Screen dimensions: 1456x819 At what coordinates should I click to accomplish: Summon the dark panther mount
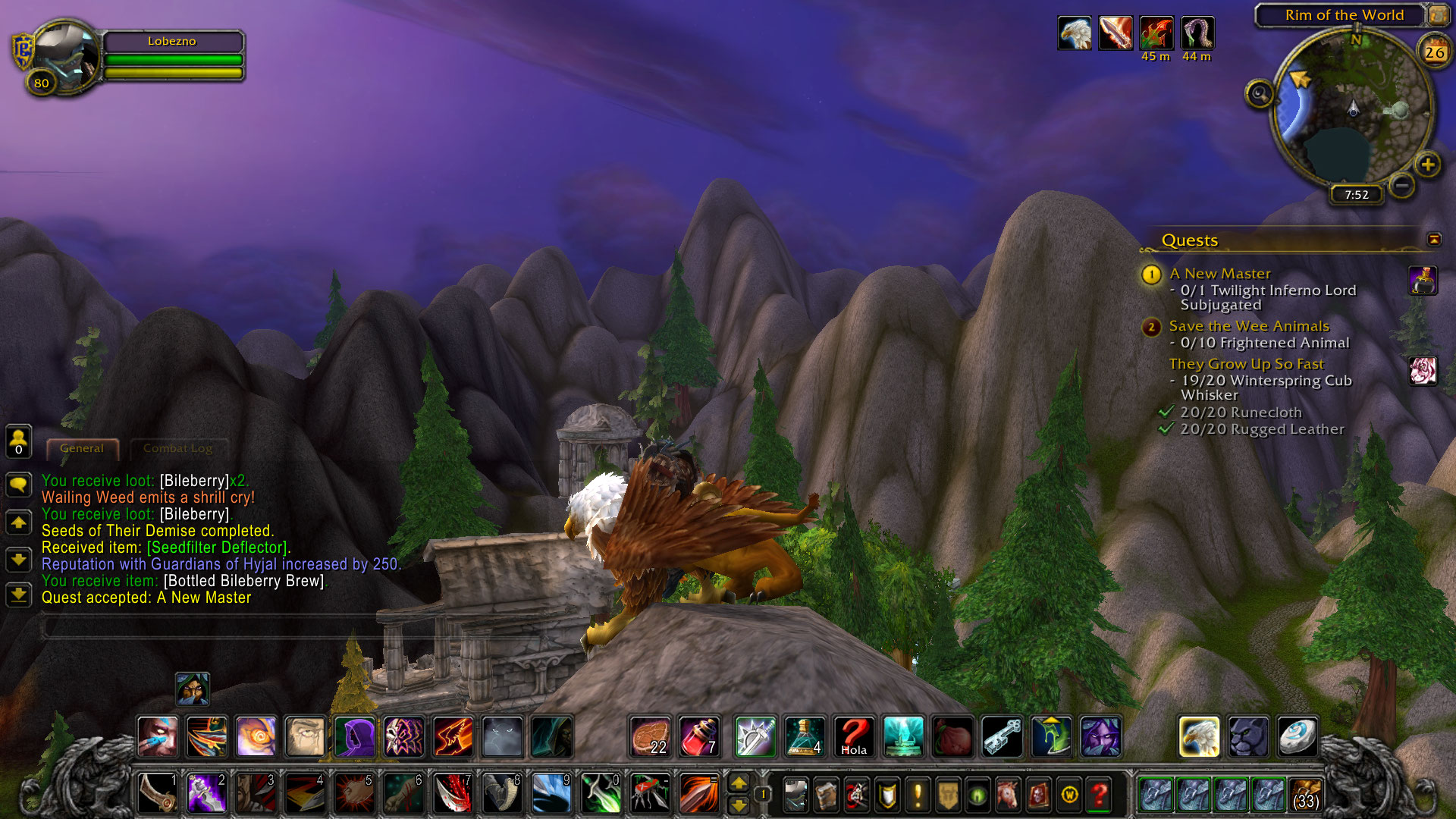point(1248,736)
